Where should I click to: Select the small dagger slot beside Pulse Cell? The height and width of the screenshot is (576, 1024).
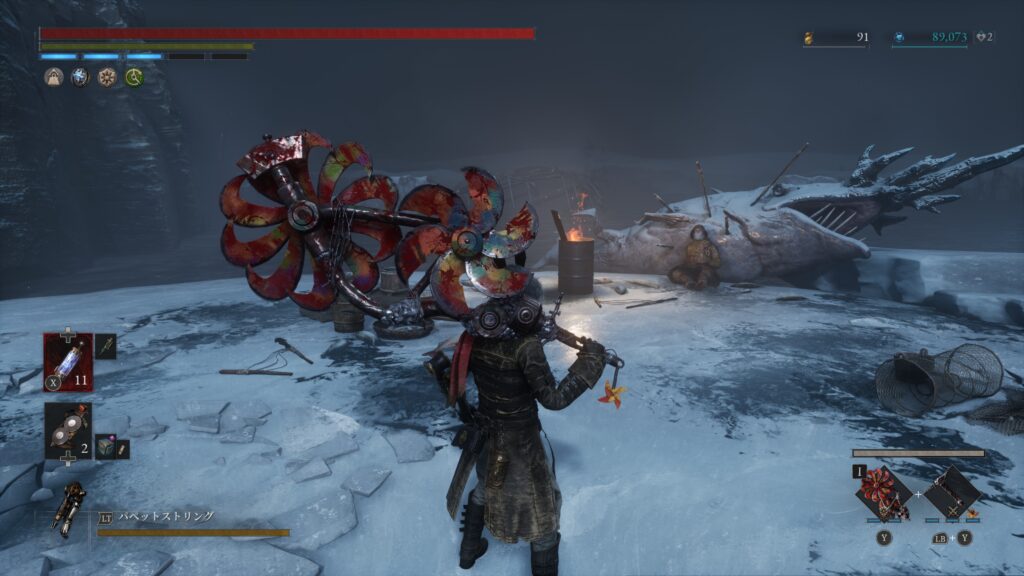[106, 346]
